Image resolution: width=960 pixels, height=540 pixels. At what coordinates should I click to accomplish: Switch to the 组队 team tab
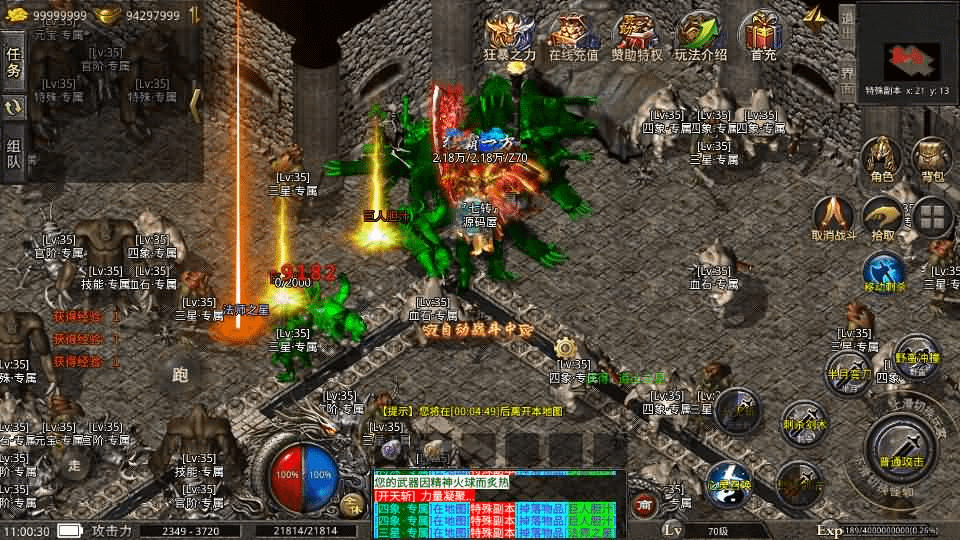coord(14,152)
